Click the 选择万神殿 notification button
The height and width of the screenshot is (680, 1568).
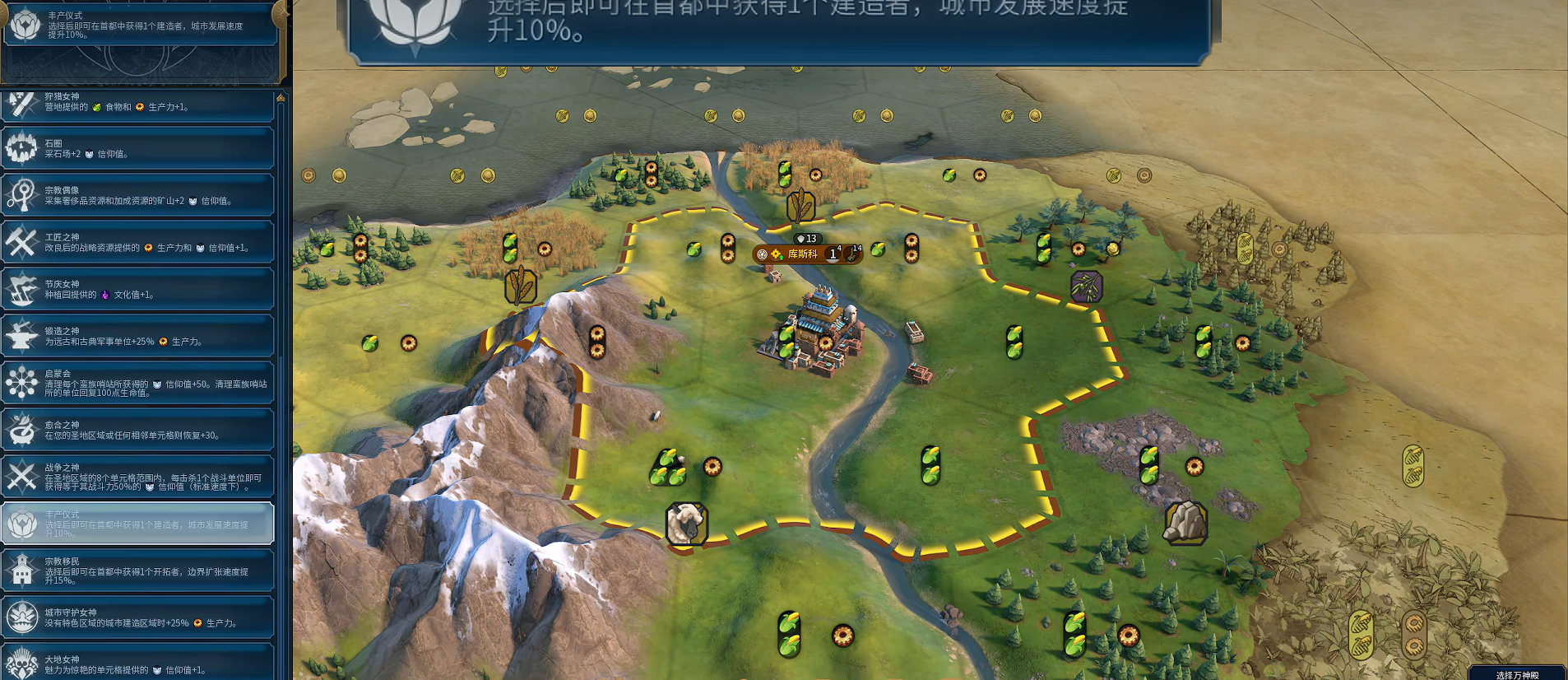click(x=1517, y=673)
